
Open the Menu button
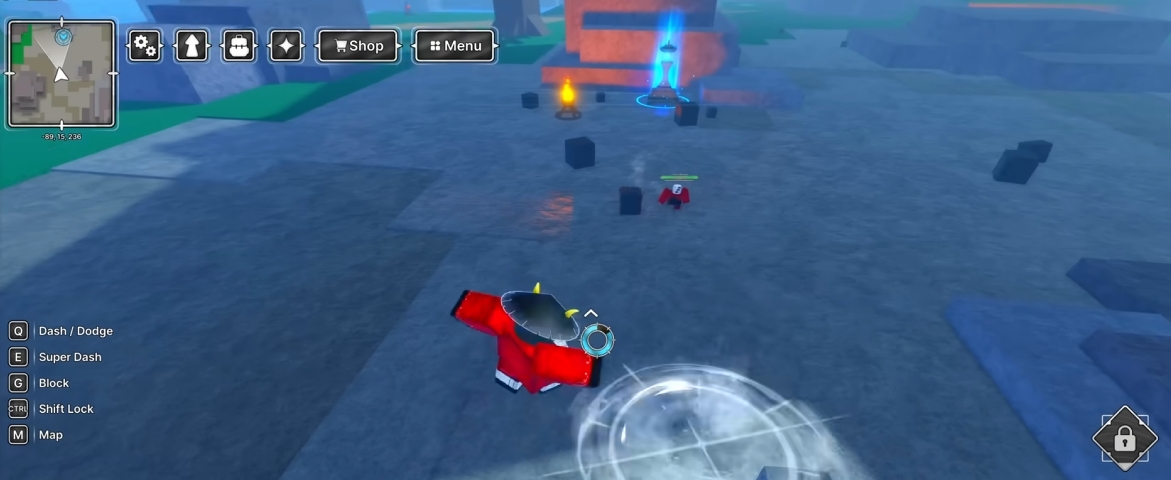(455, 46)
